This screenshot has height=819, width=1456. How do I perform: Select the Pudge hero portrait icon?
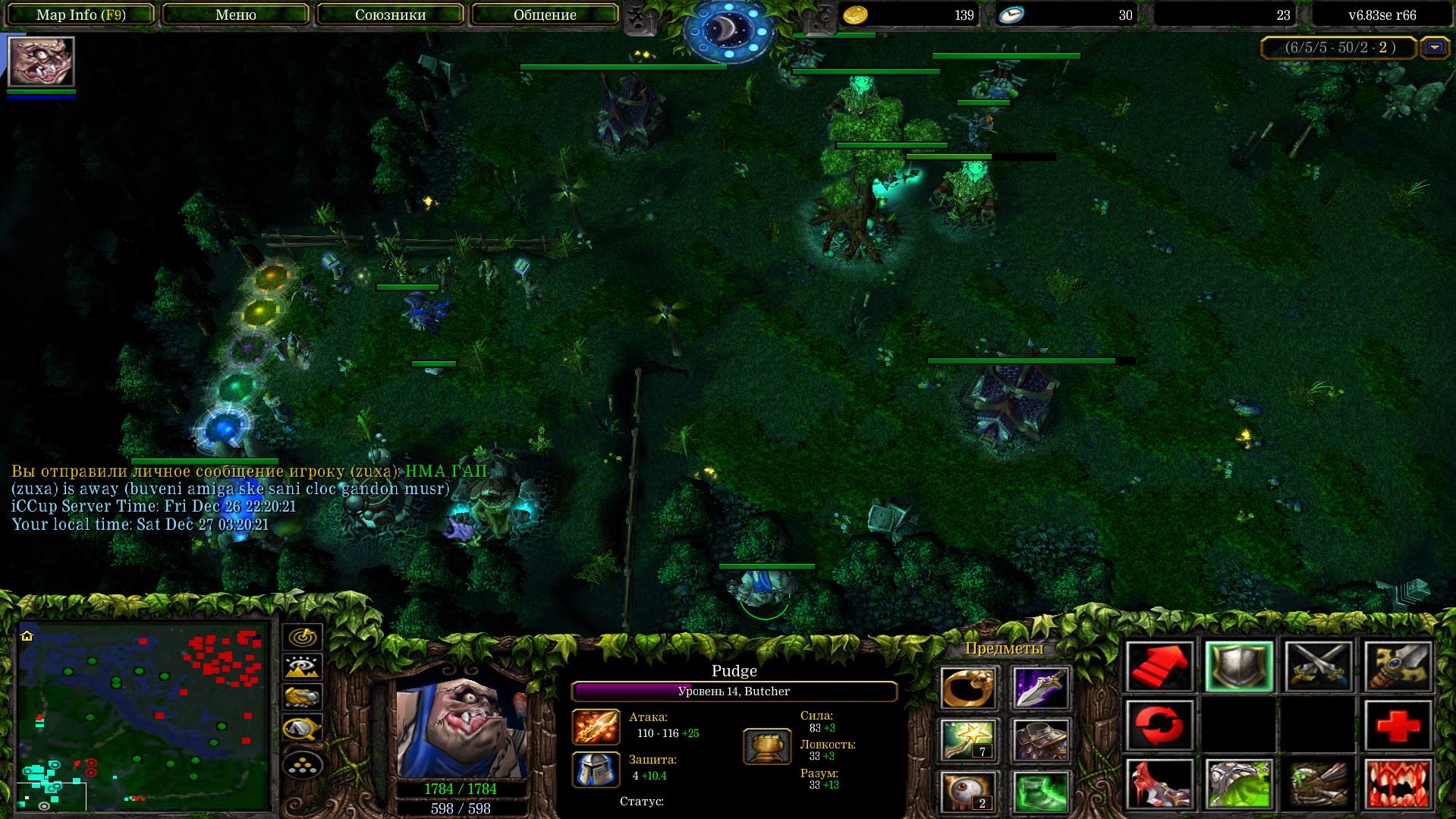(x=41, y=61)
